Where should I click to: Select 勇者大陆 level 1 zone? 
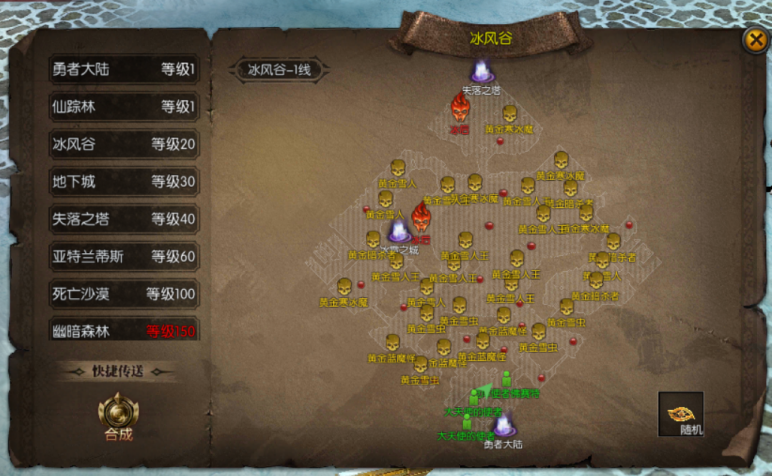tap(124, 70)
